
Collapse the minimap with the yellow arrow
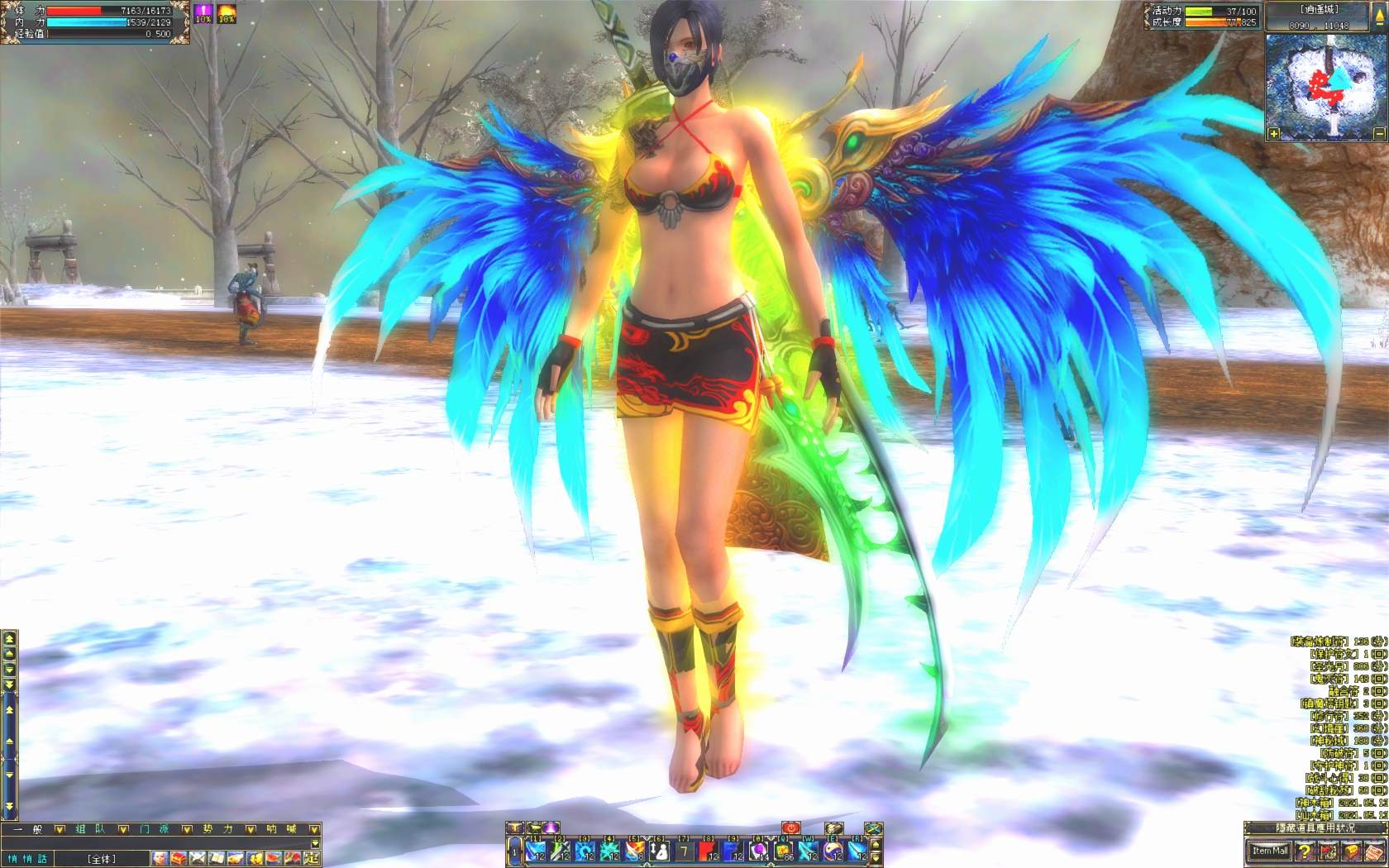coord(1379,17)
